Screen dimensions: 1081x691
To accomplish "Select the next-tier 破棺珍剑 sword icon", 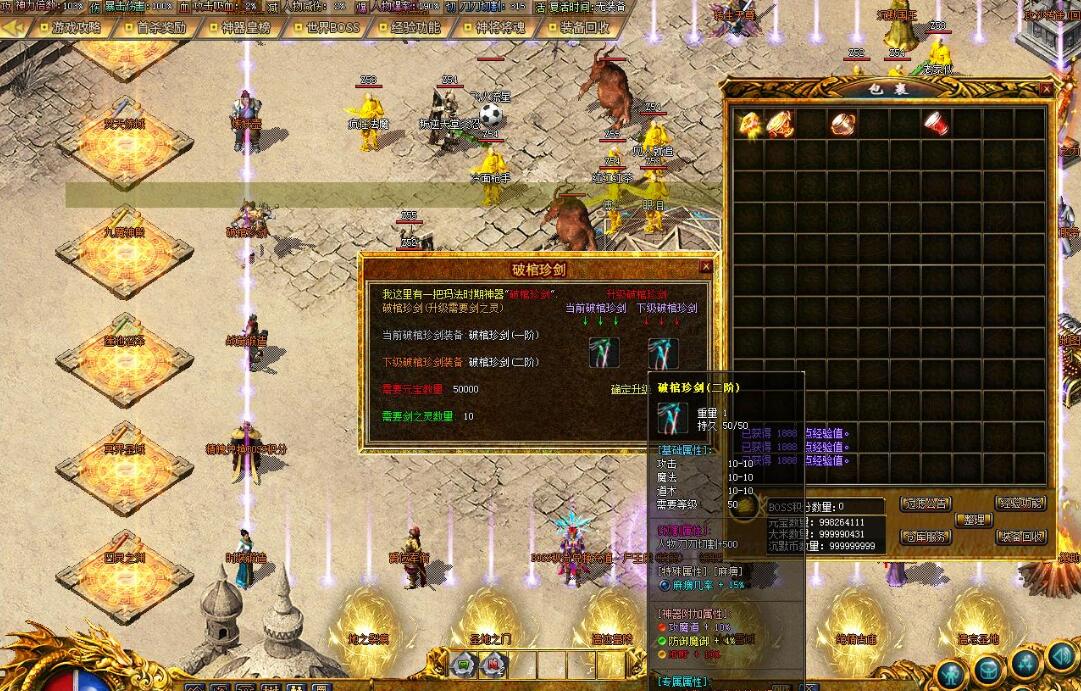I will [663, 352].
